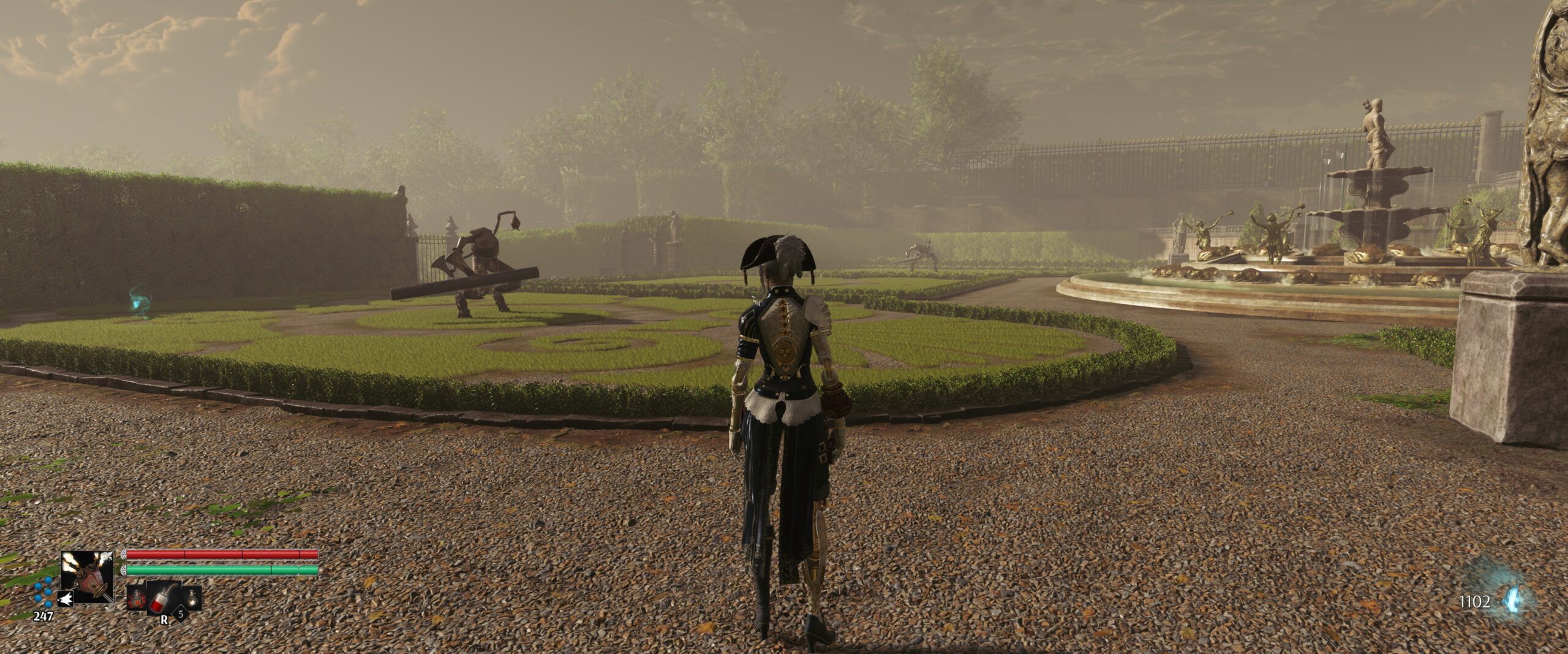The image size is (1568, 654).
Task: Expand the quick-item slot row
Action: [164, 599]
